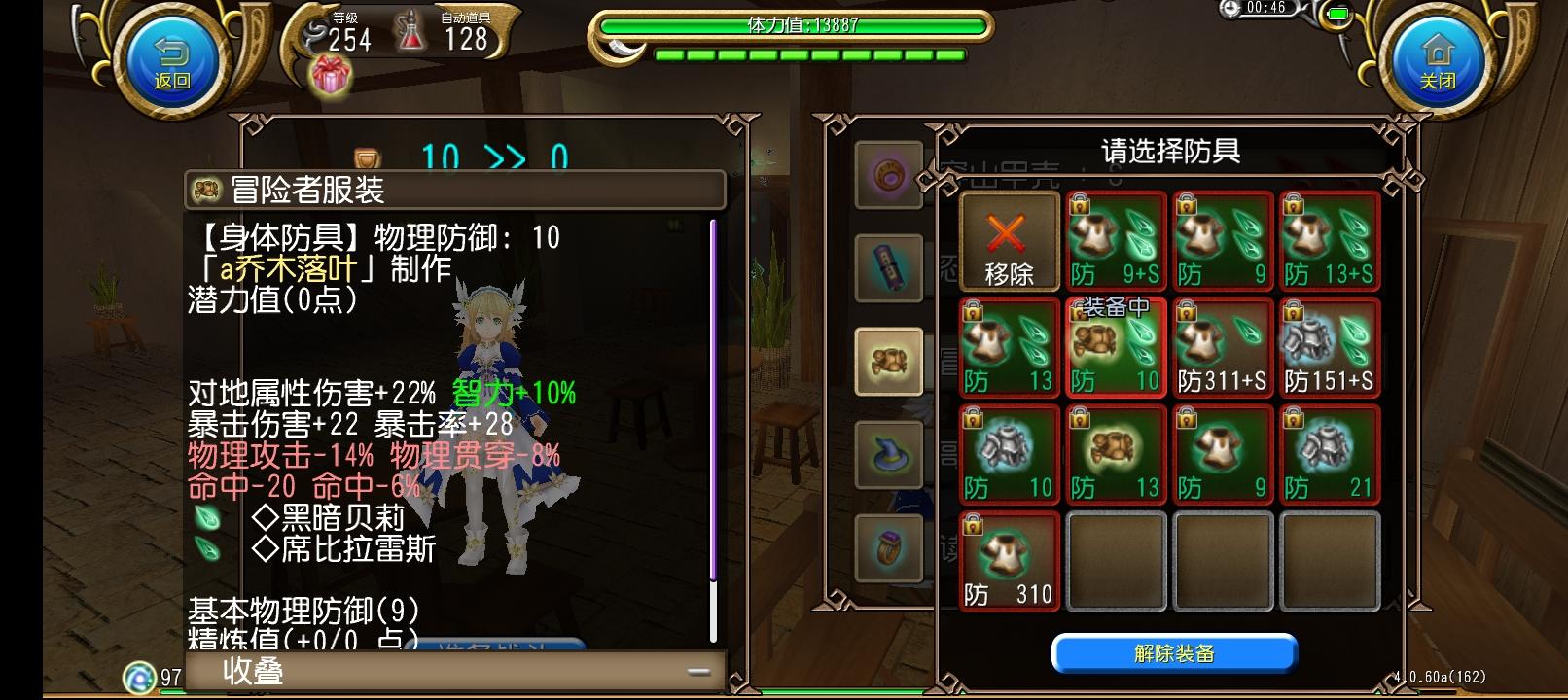Select the blue scroll category icon
The image size is (1568, 700).
888,267
